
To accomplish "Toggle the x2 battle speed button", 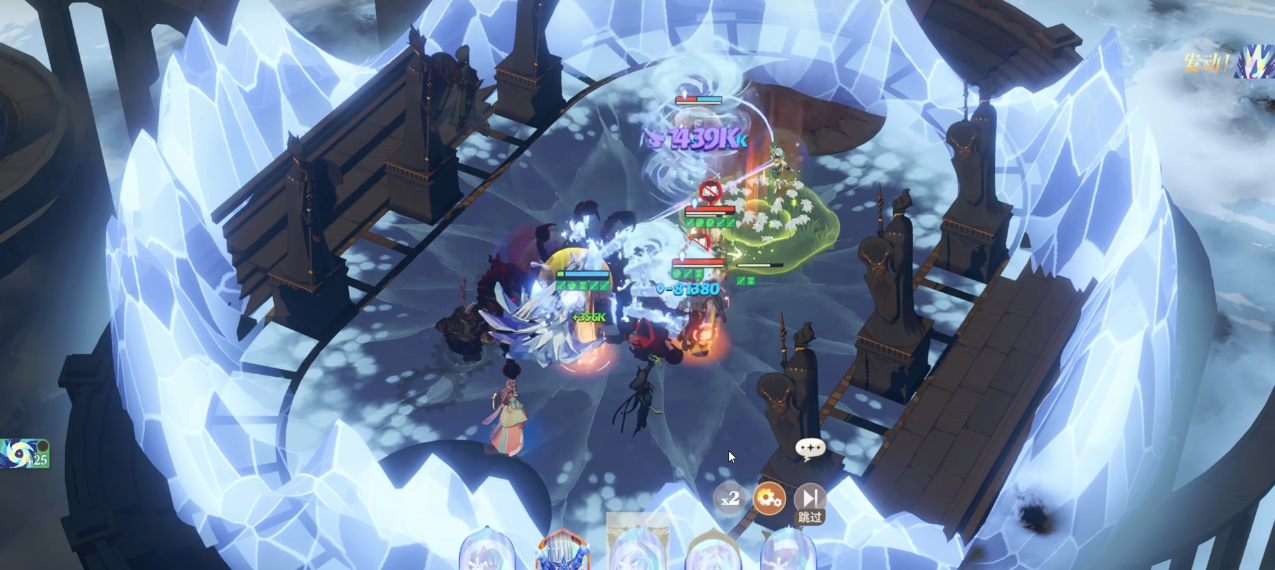I will (x=729, y=498).
